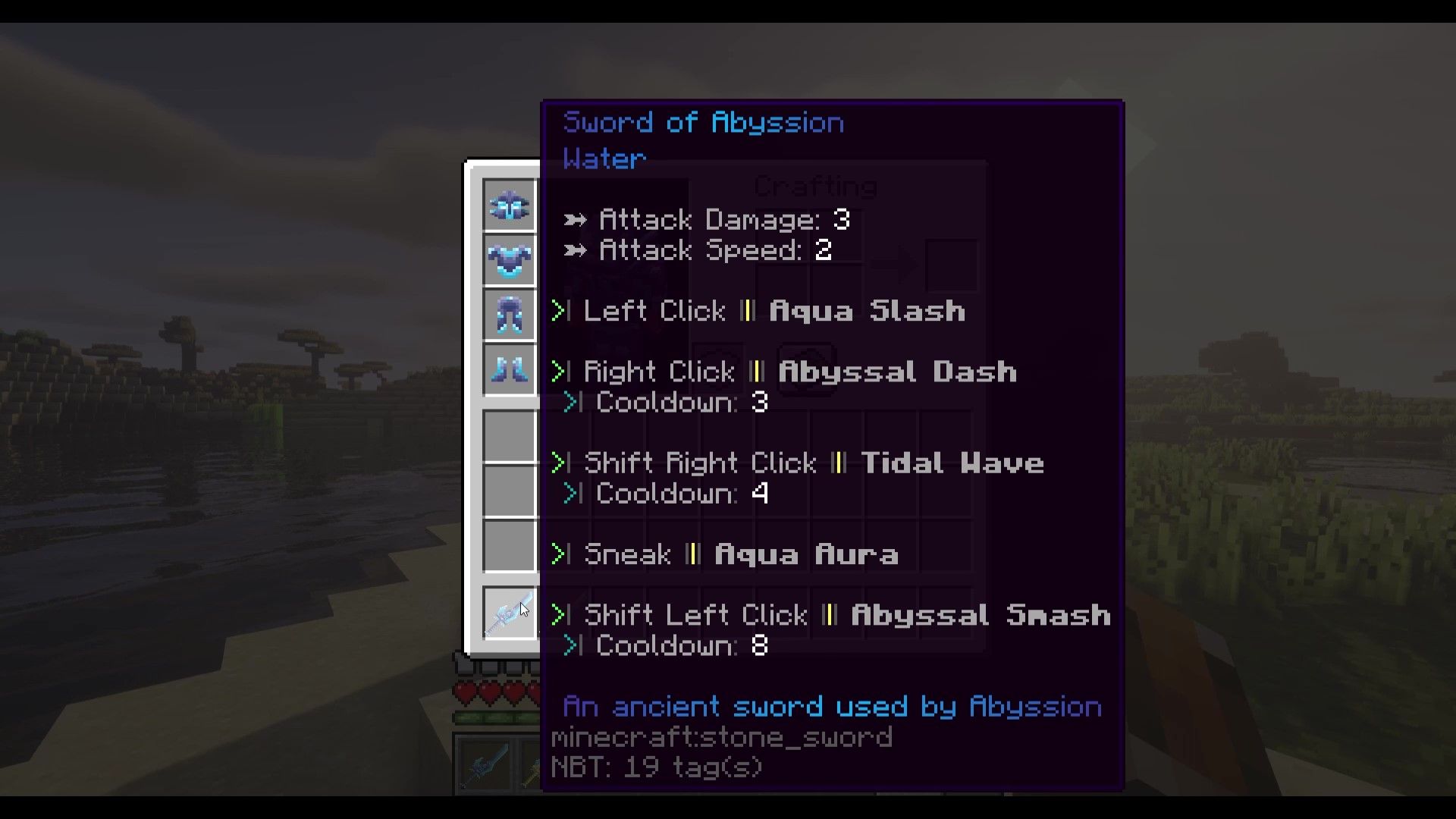This screenshot has height=819, width=1456.
Task: Click the Tidal Wave ability entry
Action: click(953, 463)
